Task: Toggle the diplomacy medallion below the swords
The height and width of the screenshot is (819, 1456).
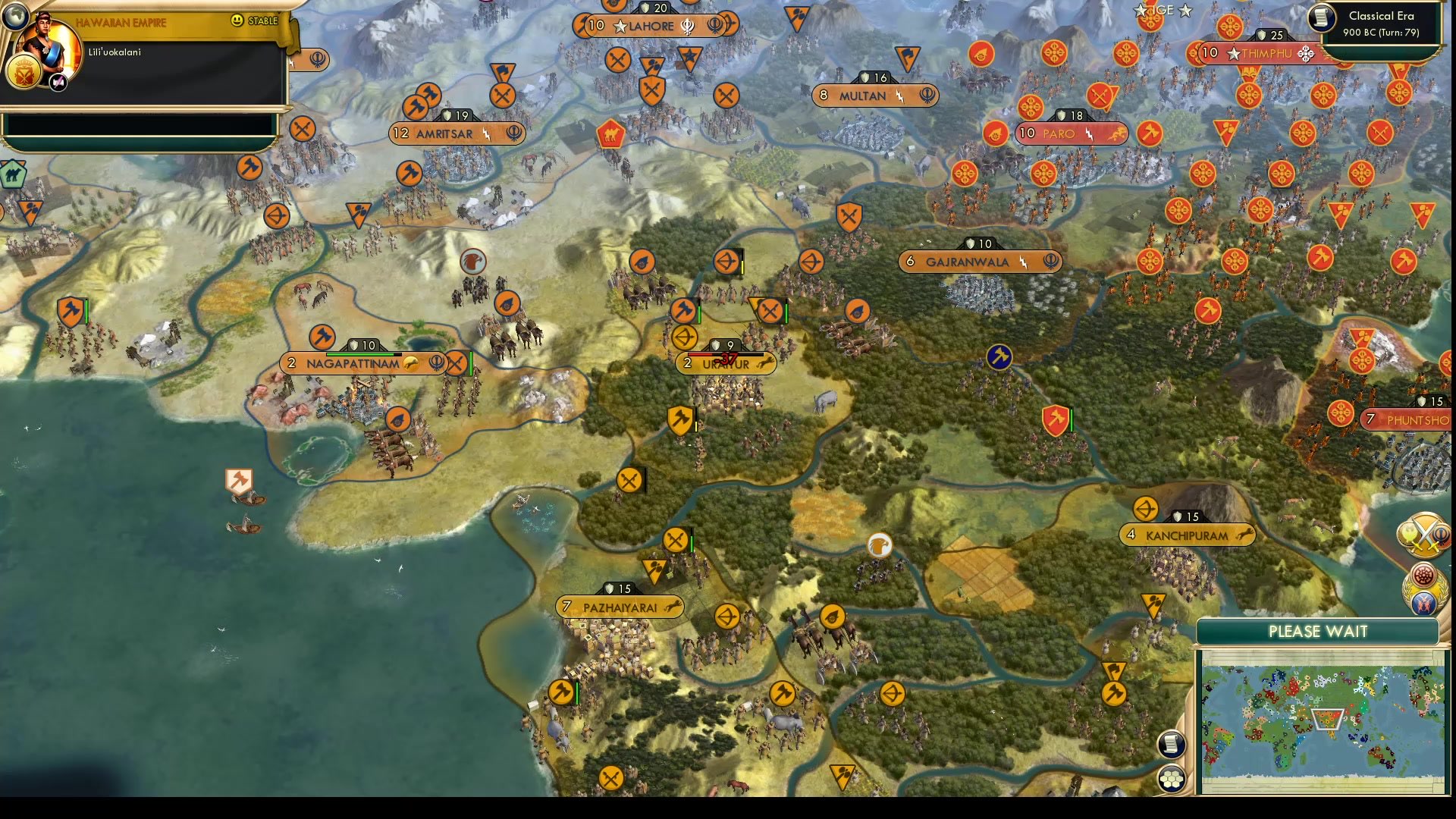Action: pyautogui.click(x=1423, y=603)
